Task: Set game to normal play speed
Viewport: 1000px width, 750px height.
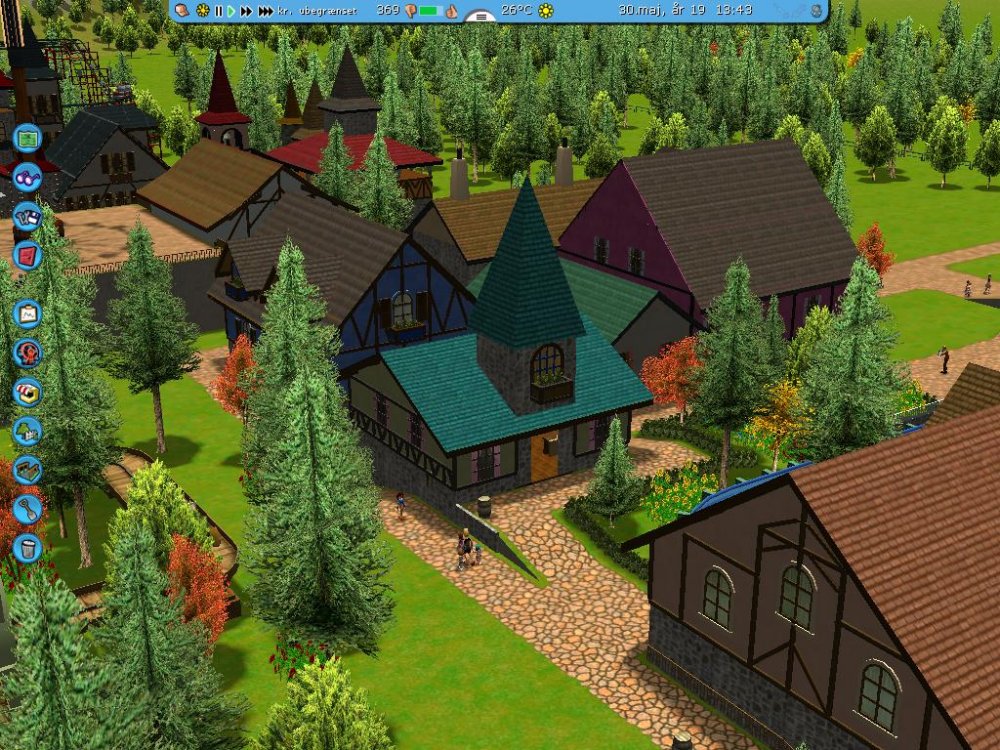Action: pyautogui.click(x=231, y=10)
